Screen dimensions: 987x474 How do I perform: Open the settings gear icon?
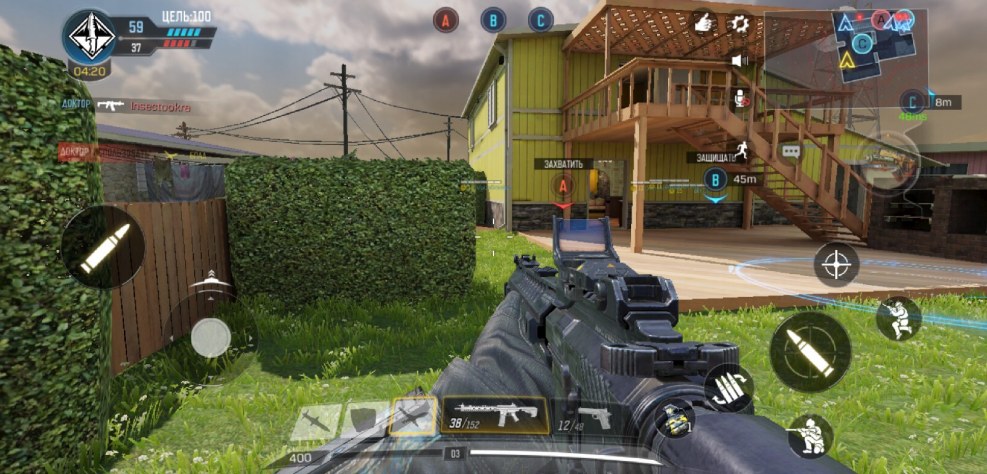click(740, 22)
